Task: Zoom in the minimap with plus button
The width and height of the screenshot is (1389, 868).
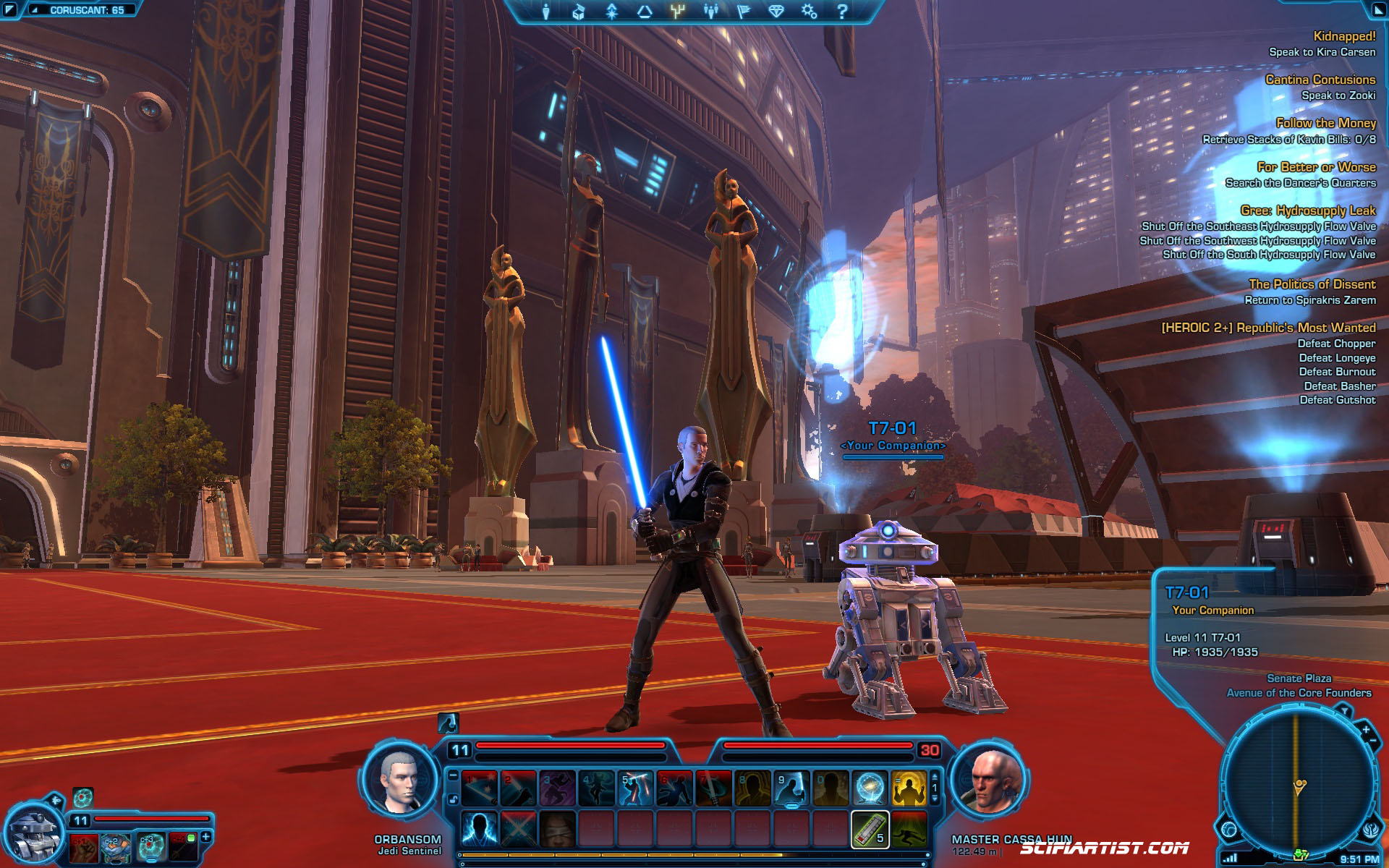Action: 1365,730
